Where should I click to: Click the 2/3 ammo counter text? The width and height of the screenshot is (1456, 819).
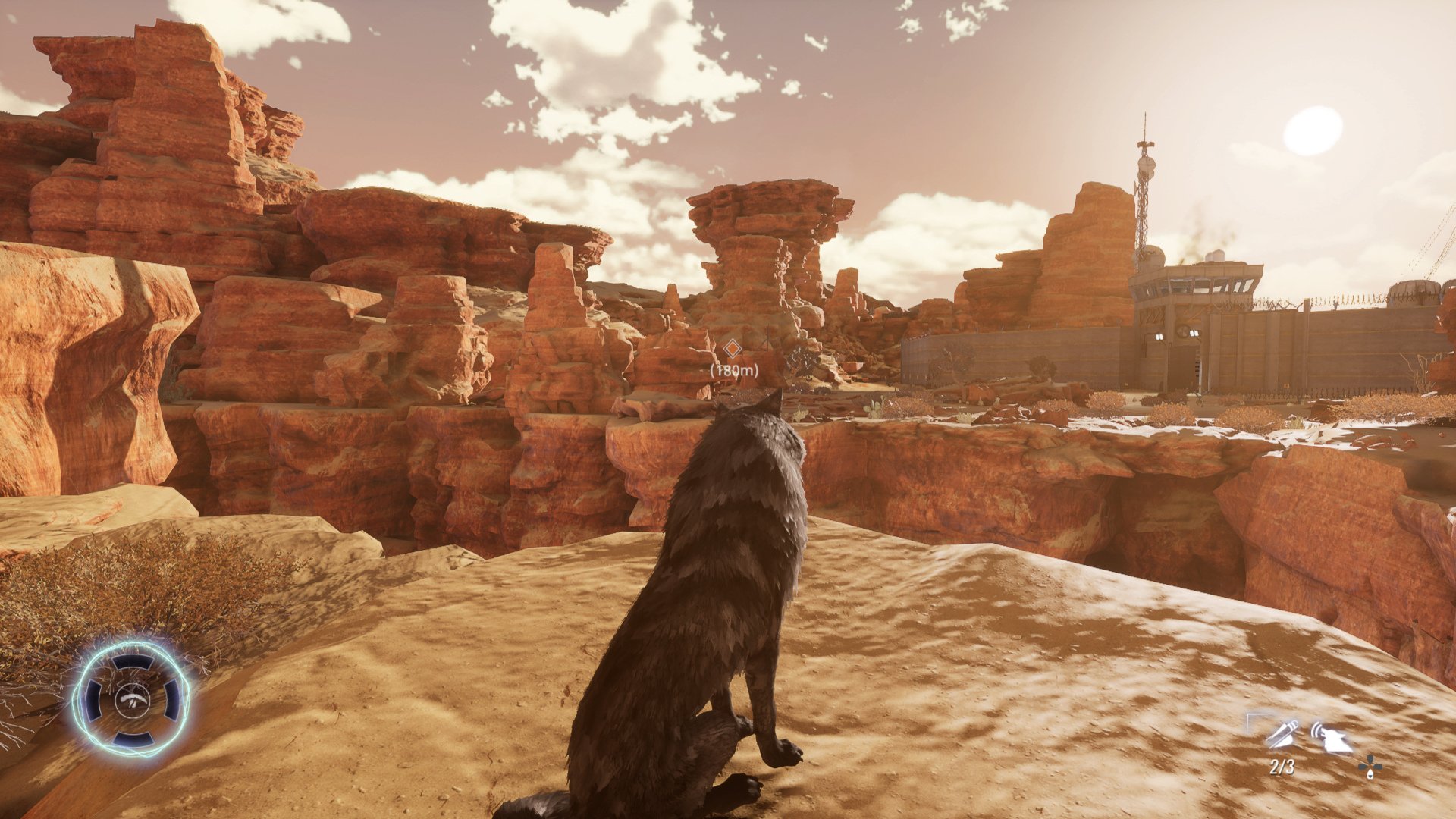coord(1282,766)
